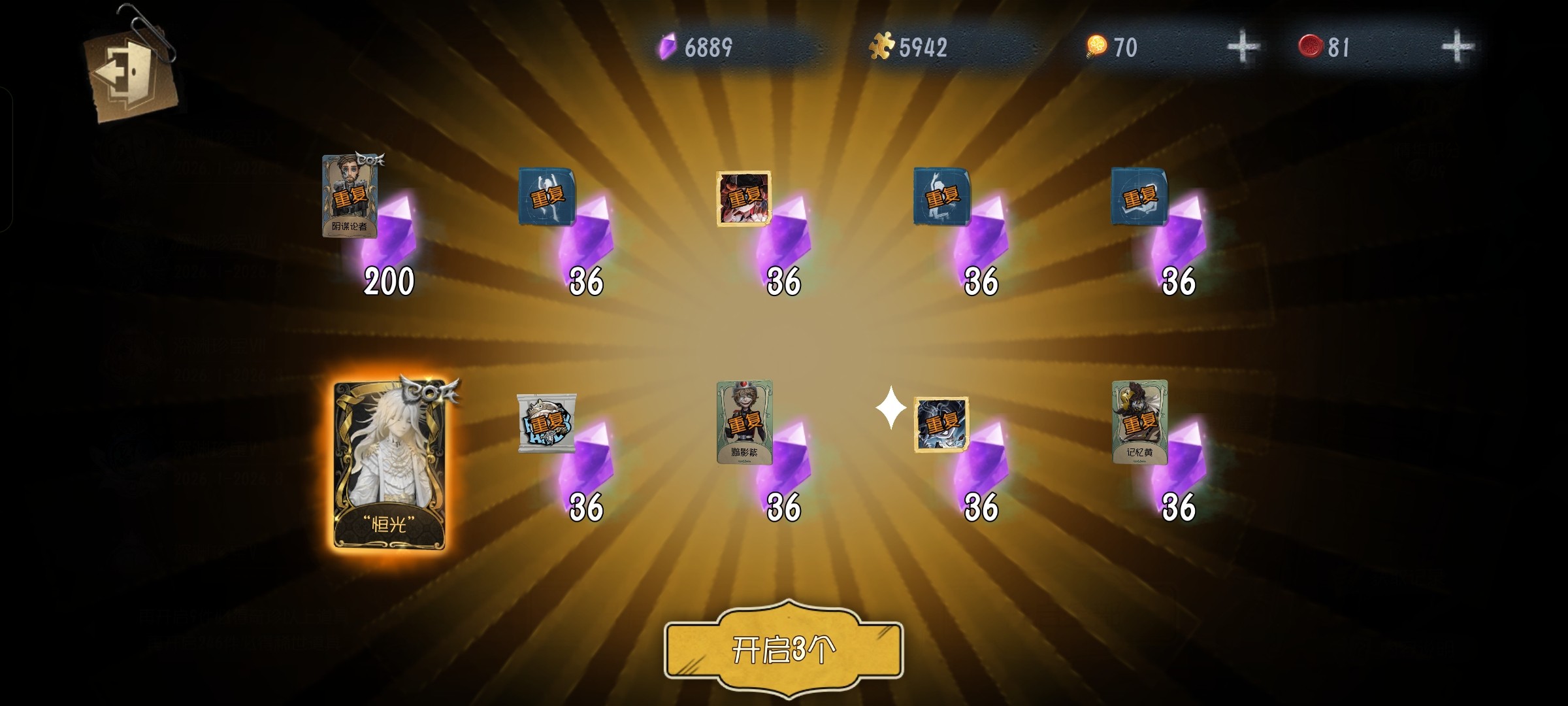This screenshot has width=1568, height=706.
Task: Select the 黯影紫 costume card
Action: pyautogui.click(x=744, y=422)
